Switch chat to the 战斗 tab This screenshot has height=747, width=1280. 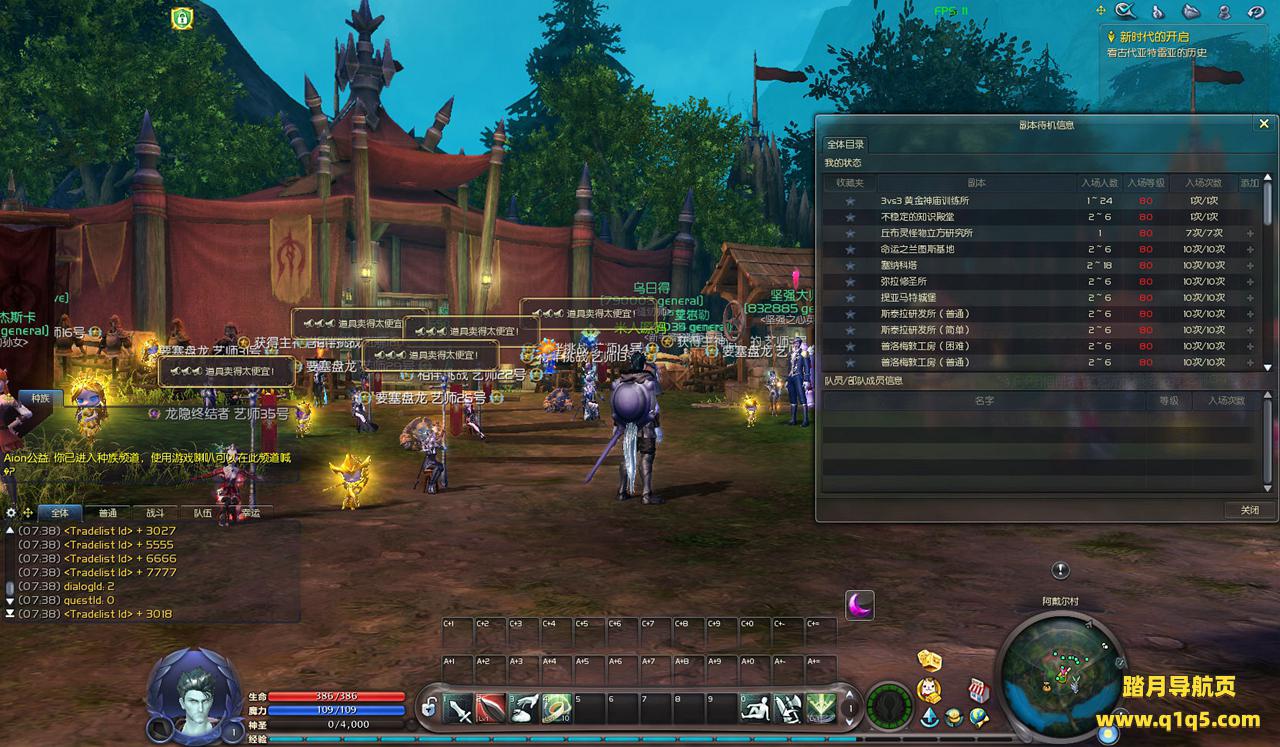pyautogui.click(x=155, y=513)
